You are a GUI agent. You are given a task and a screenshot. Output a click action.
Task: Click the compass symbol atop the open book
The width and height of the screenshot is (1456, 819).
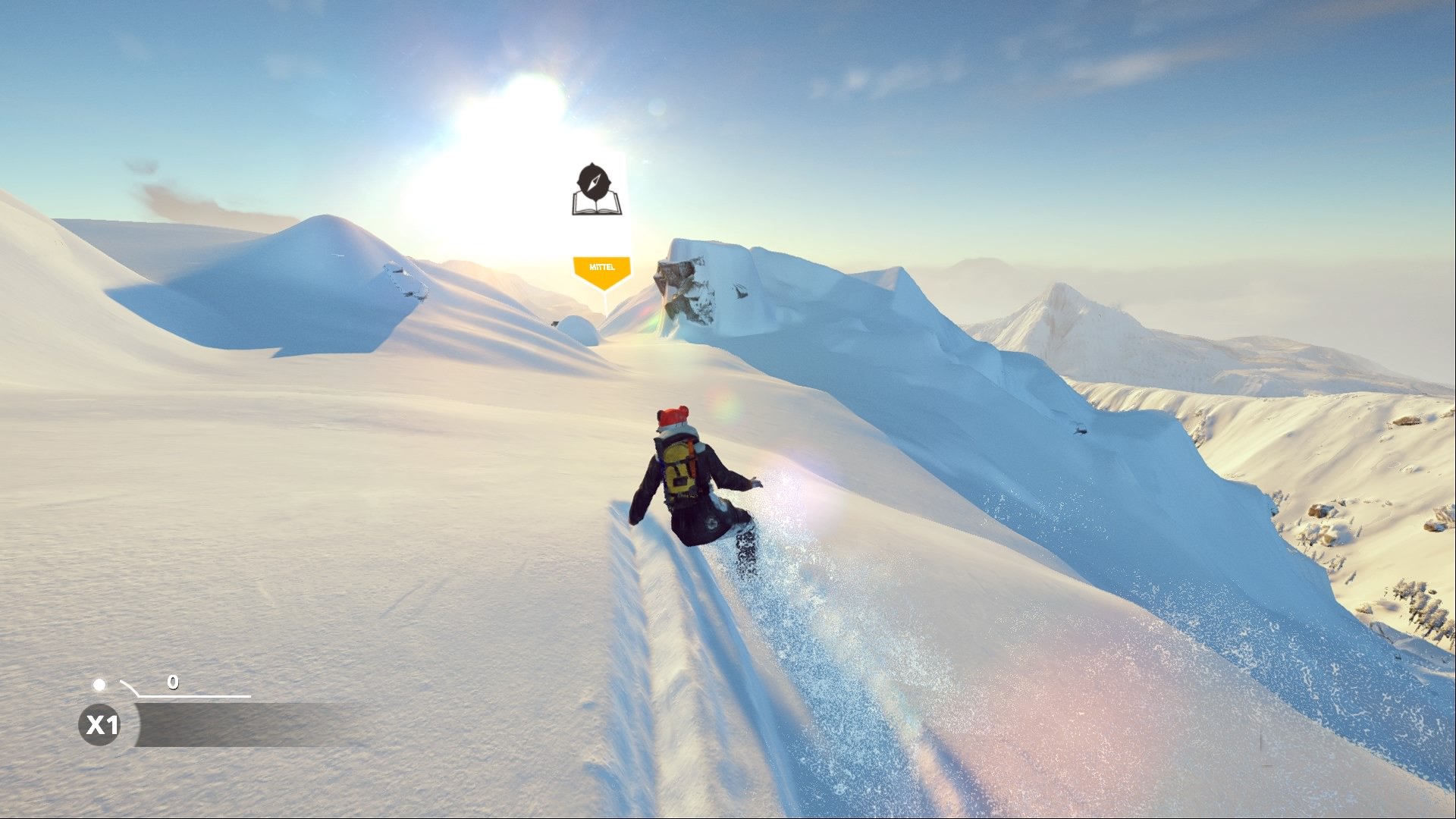[x=595, y=180]
